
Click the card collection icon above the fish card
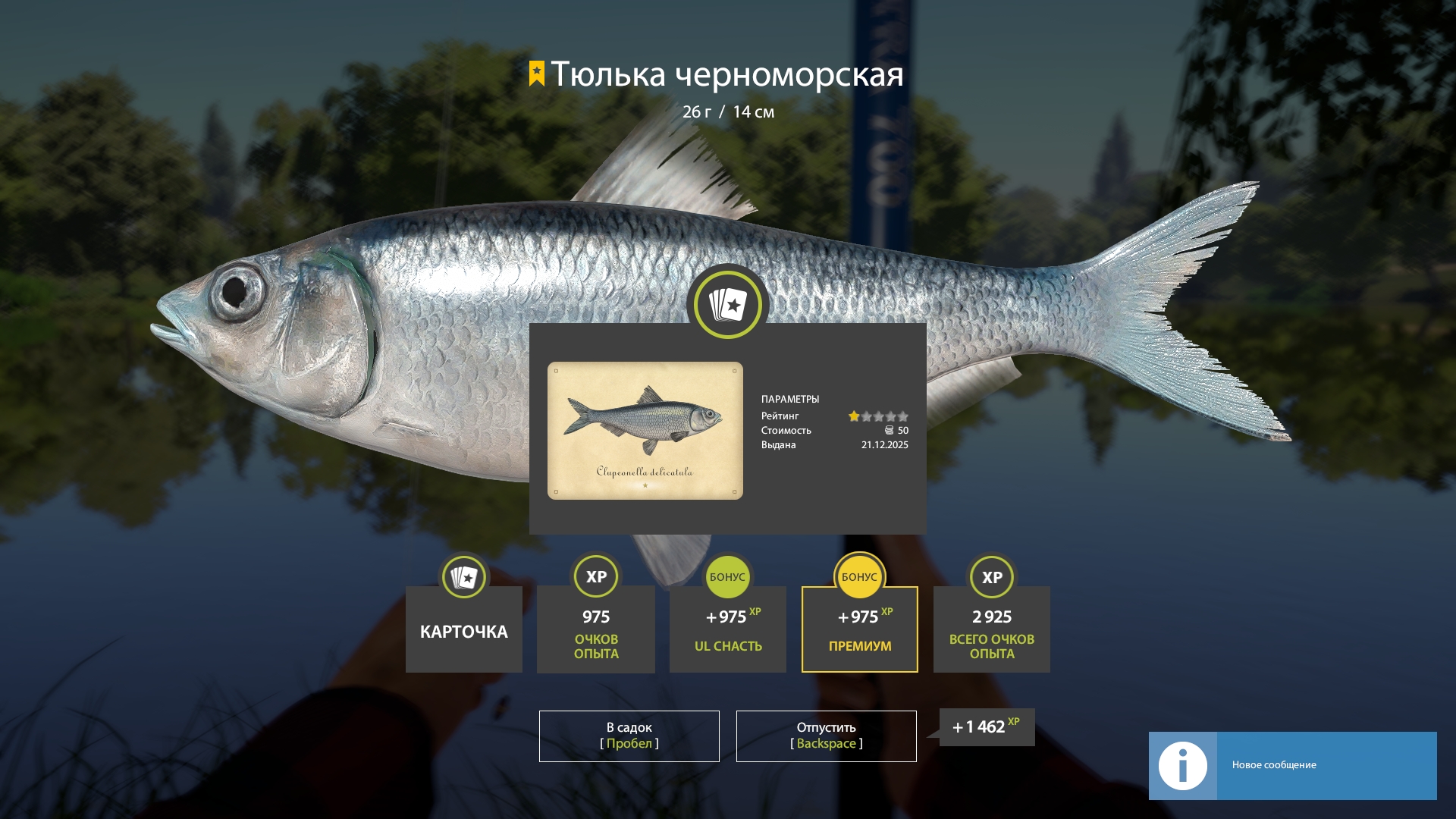[x=727, y=304]
